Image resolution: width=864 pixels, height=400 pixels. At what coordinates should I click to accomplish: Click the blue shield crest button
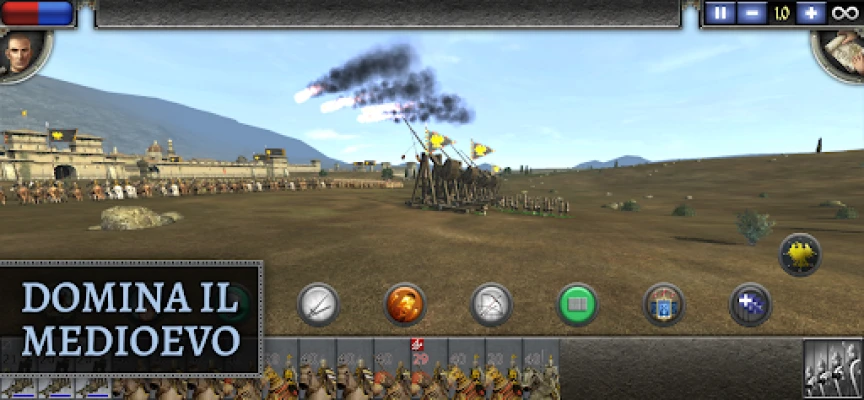coord(664,304)
